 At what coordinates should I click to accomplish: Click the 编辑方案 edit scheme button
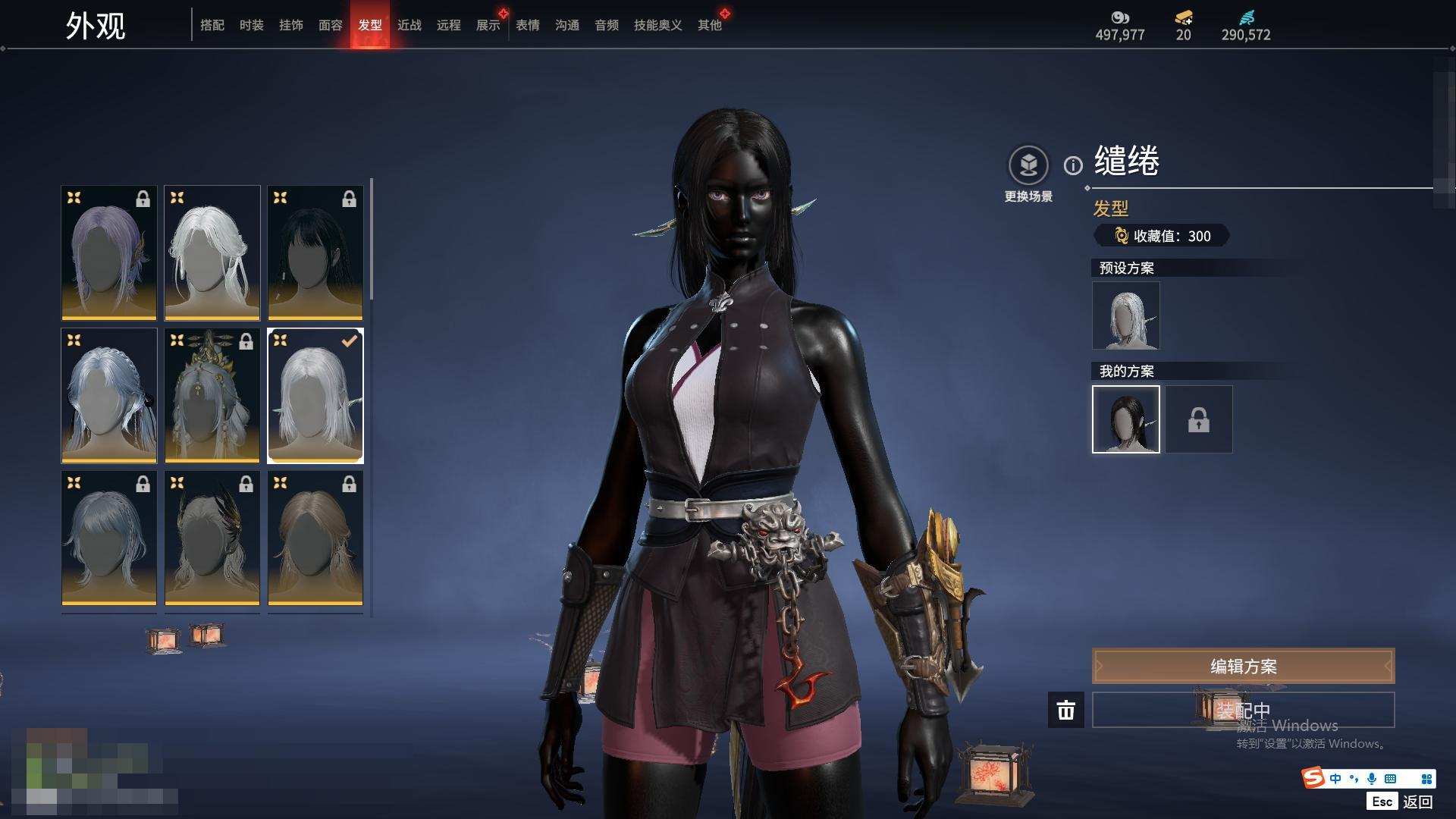click(x=1243, y=666)
